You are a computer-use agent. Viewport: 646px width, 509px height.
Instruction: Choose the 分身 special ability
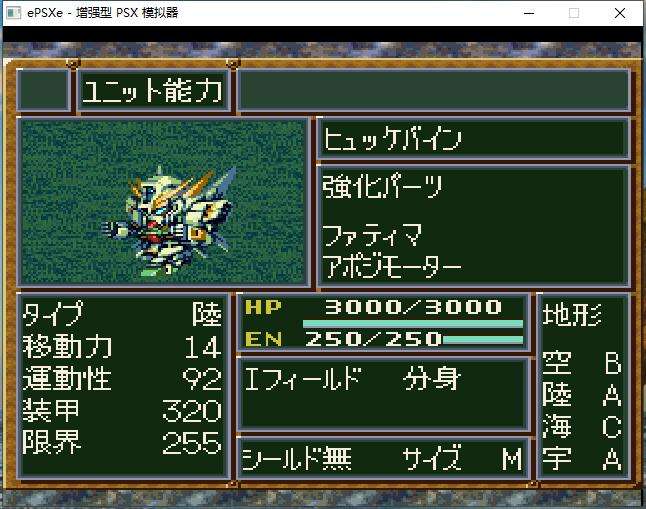(x=431, y=380)
